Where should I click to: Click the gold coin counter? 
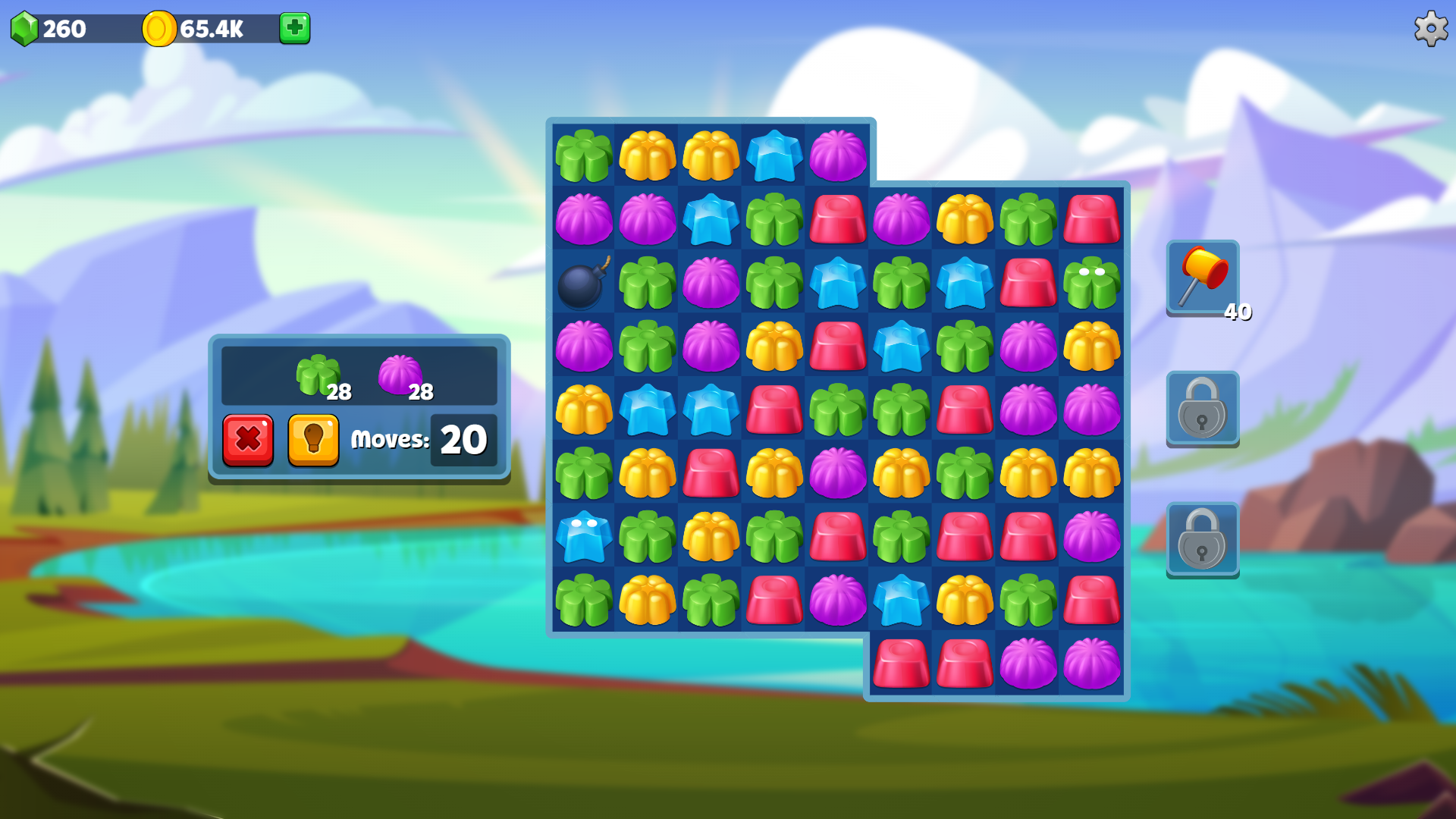(190, 30)
